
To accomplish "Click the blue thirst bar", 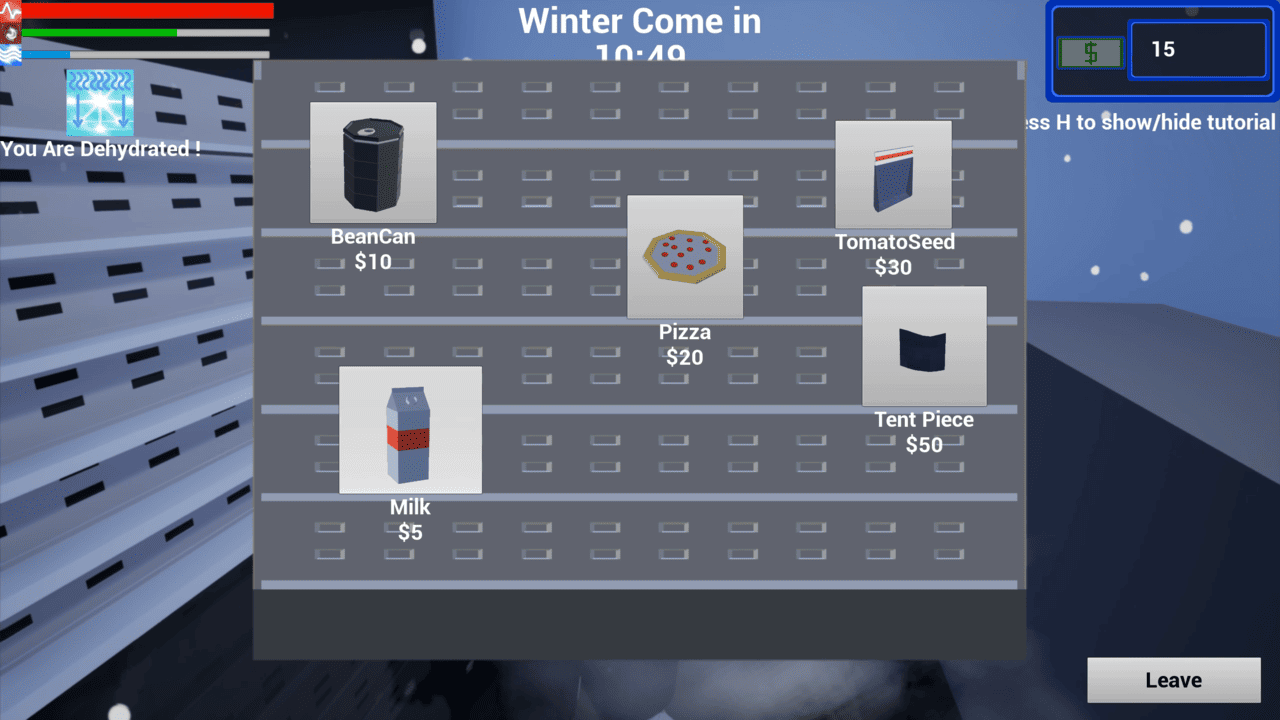I will click(x=45, y=54).
